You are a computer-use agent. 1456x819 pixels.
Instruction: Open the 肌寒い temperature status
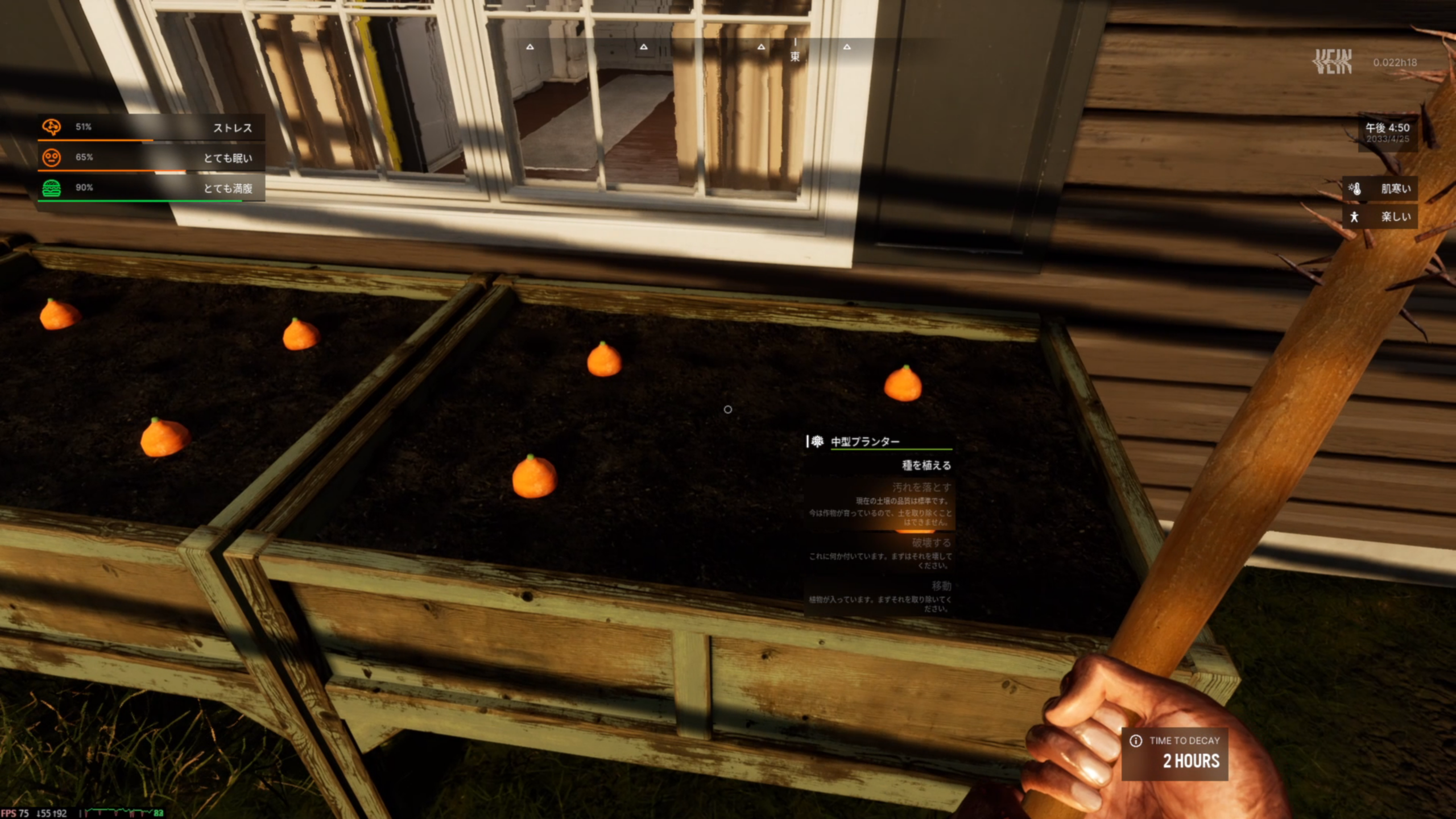[1381, 189]
